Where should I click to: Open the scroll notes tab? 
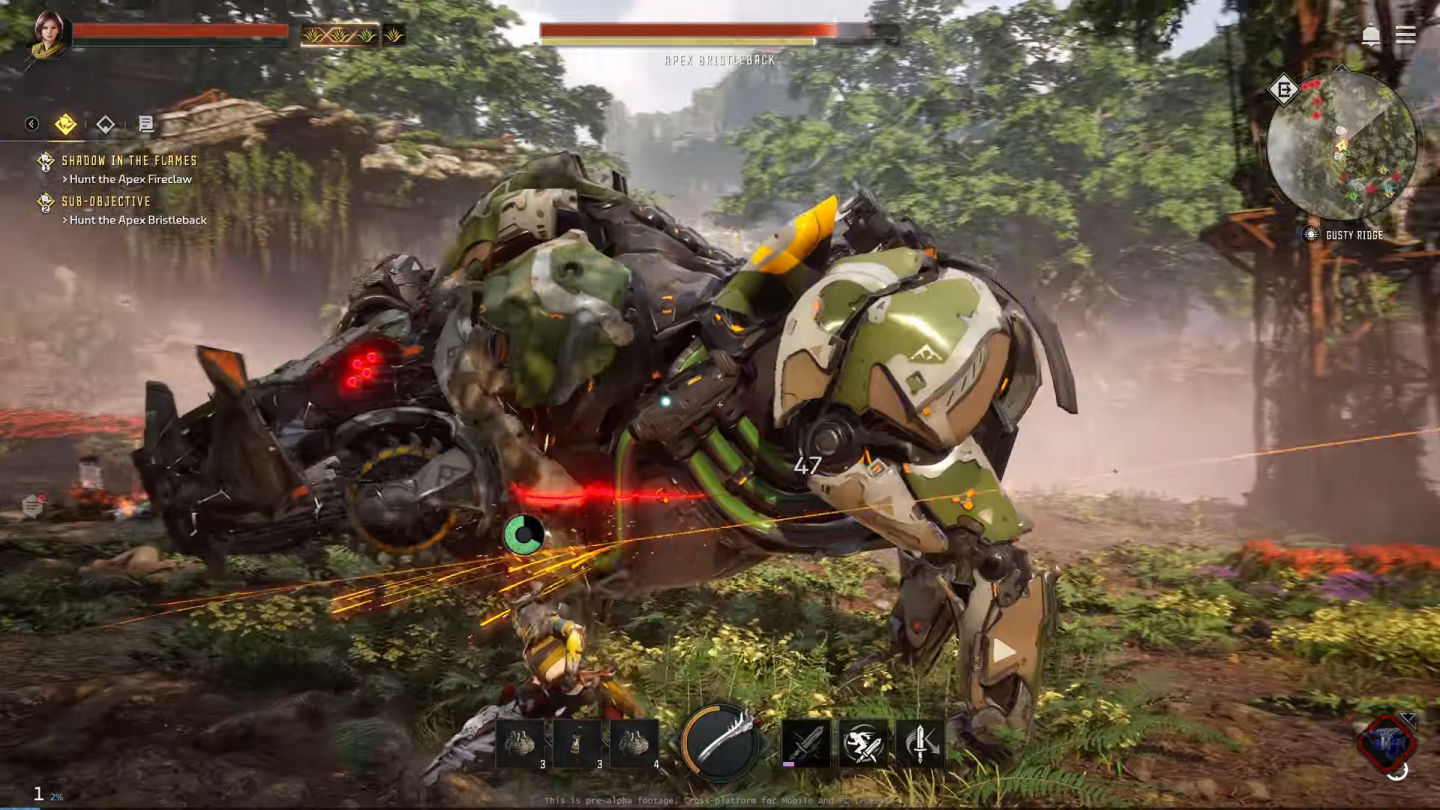146,124
